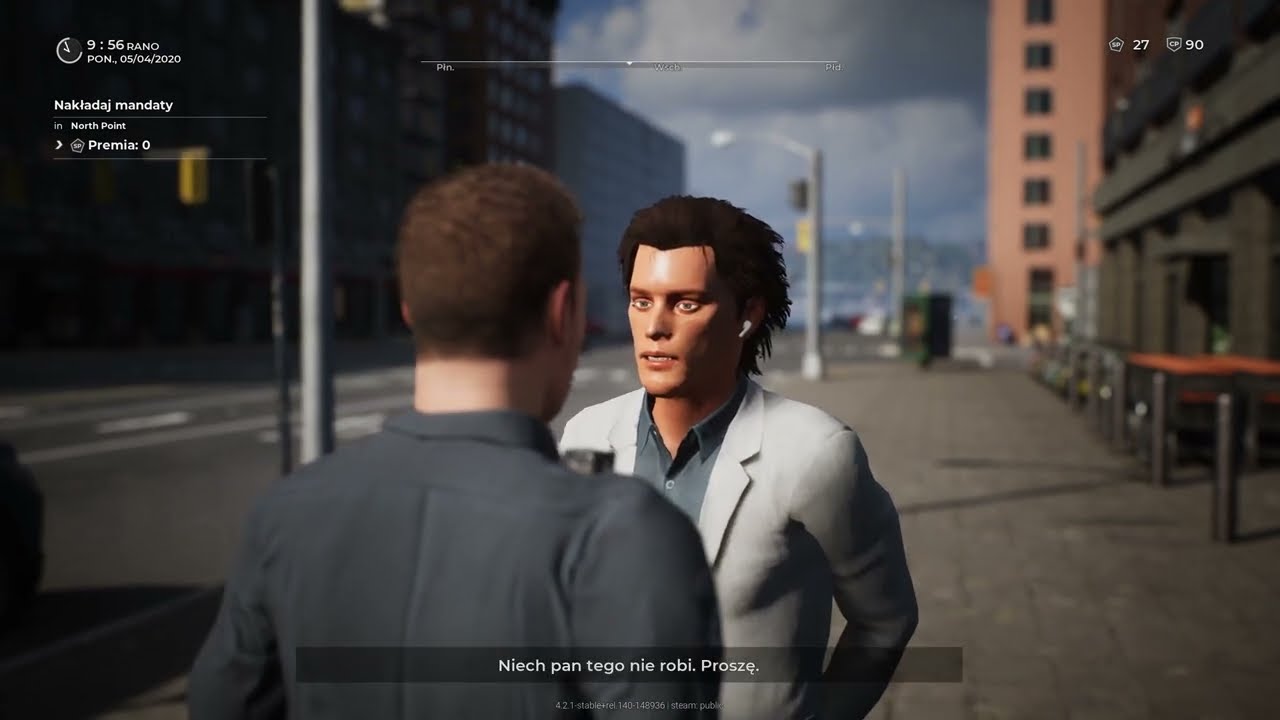Select the Nakładaj mandaty objective tracker
The image size is (1280, 720).
[x=113, y=105]
